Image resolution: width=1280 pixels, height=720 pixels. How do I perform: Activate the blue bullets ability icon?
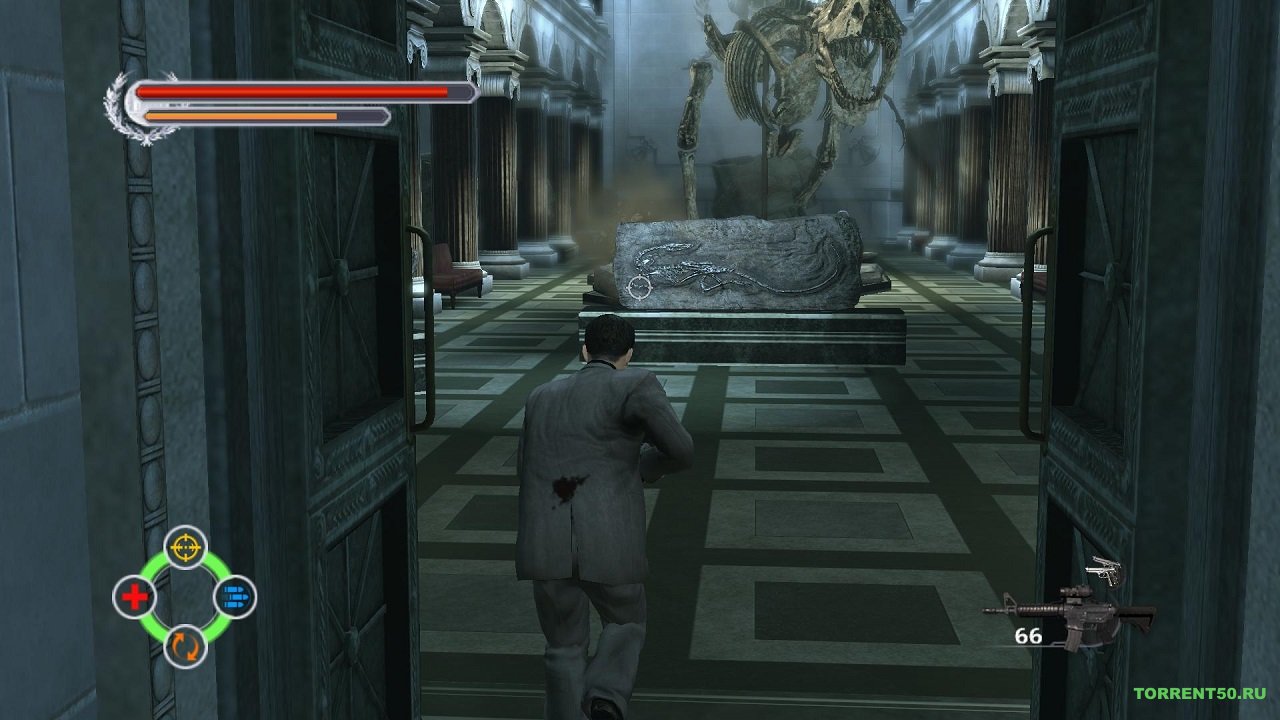[x=235, y=597]
